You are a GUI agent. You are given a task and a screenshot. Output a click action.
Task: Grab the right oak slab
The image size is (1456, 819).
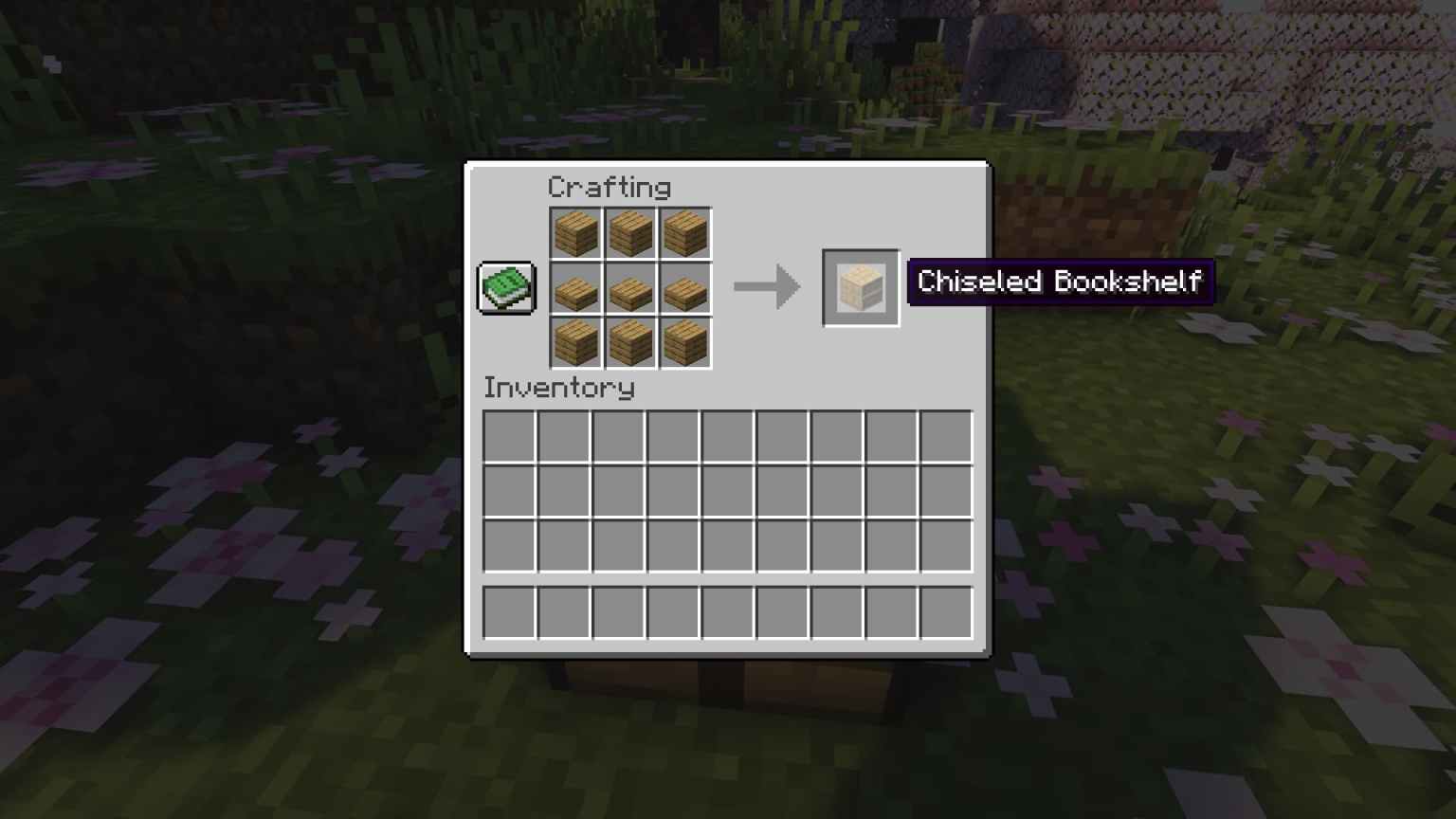tap(685, 287)
